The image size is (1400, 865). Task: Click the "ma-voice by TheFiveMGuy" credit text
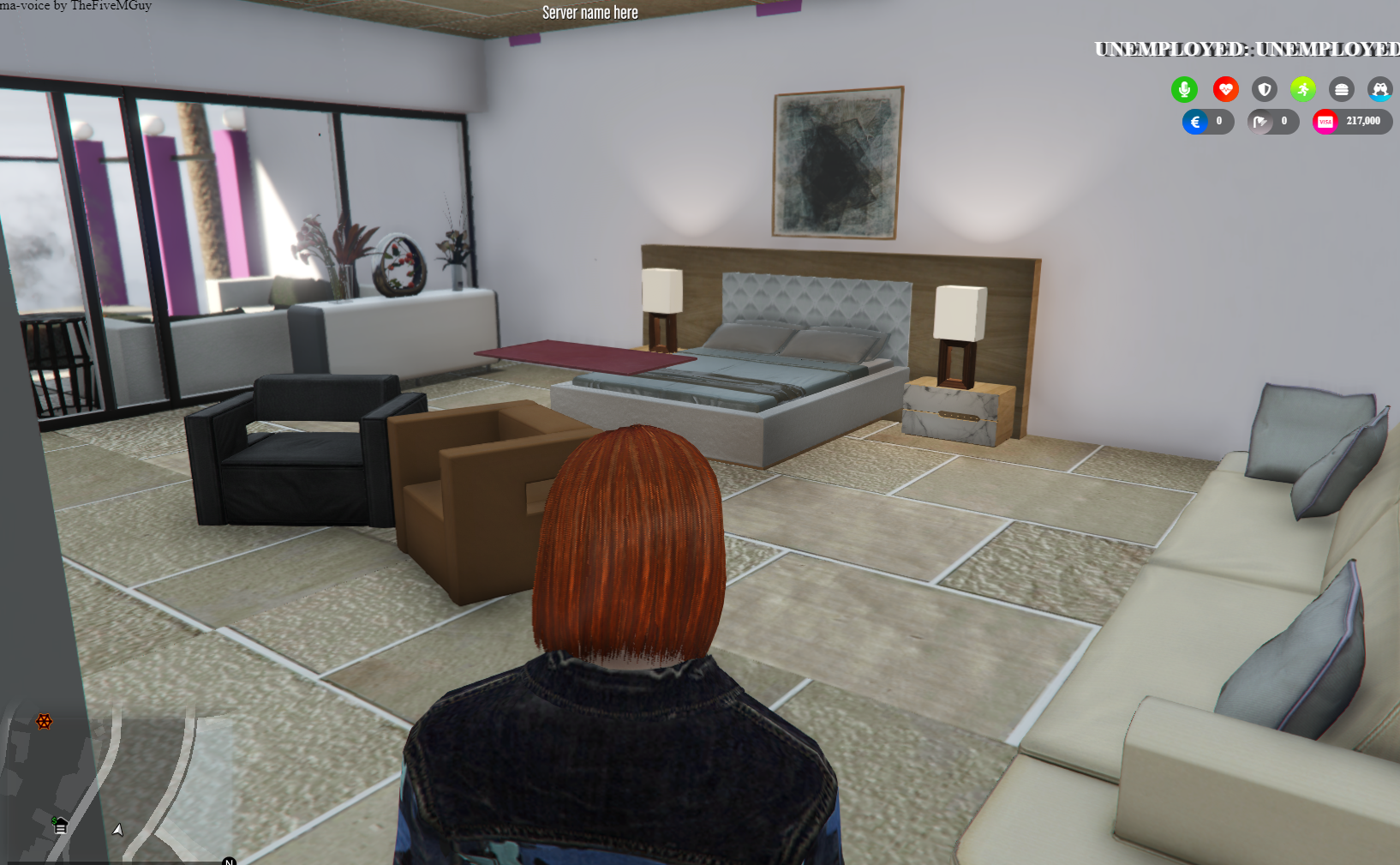point(75,6)
